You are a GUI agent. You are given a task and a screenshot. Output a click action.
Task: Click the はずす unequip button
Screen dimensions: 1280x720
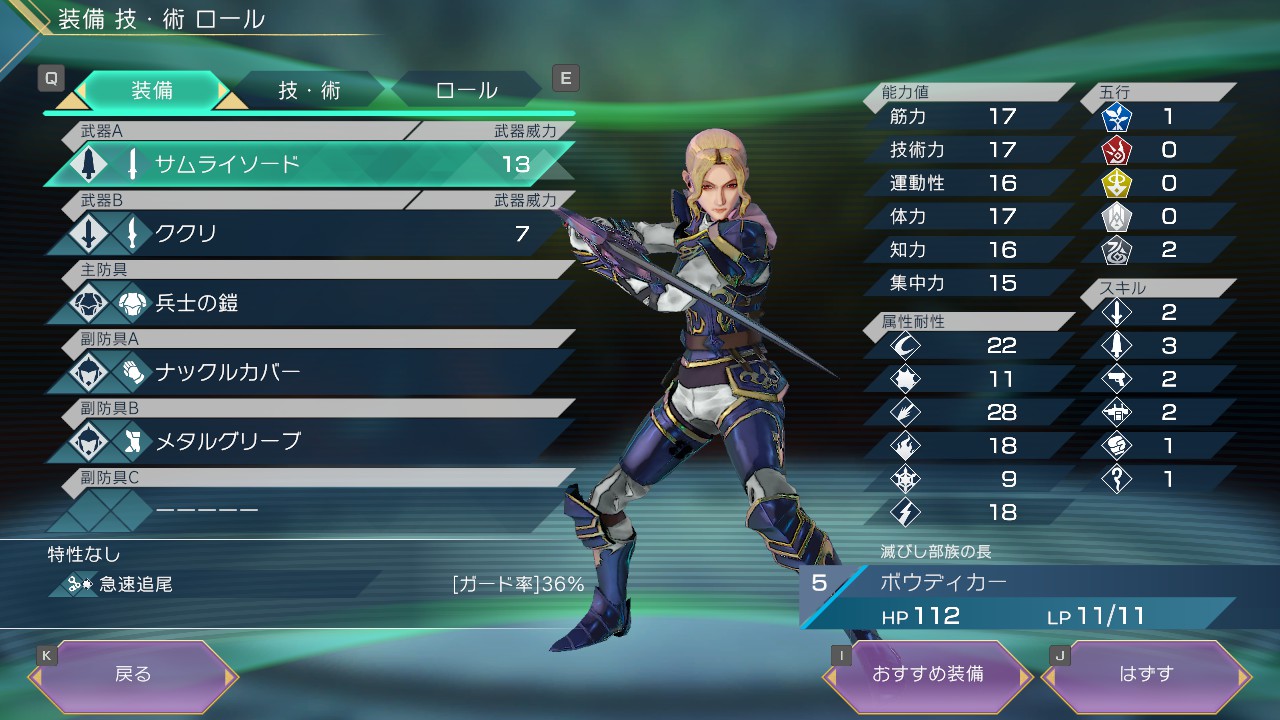pyautogui.click(x=1146, y=675)
